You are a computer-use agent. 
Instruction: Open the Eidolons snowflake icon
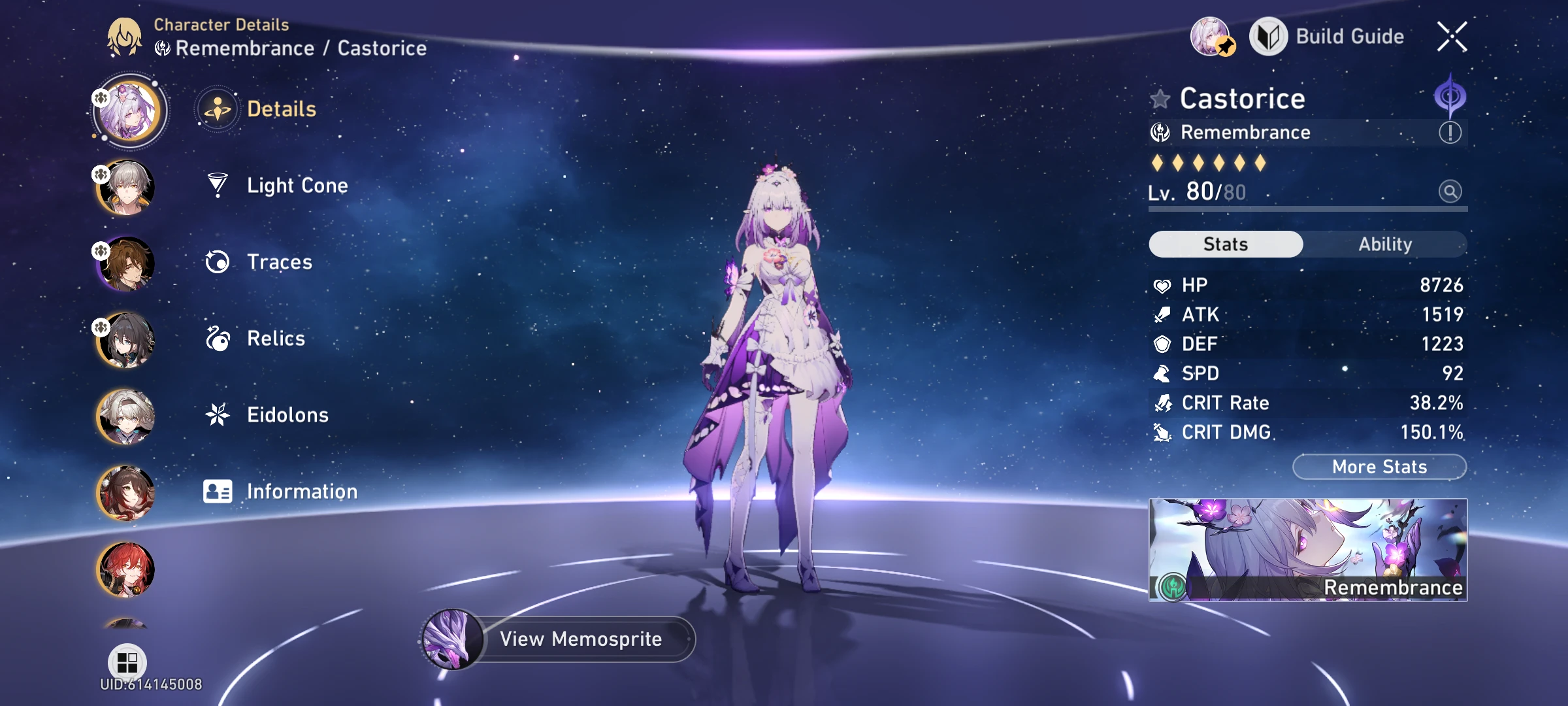[217, 414]
